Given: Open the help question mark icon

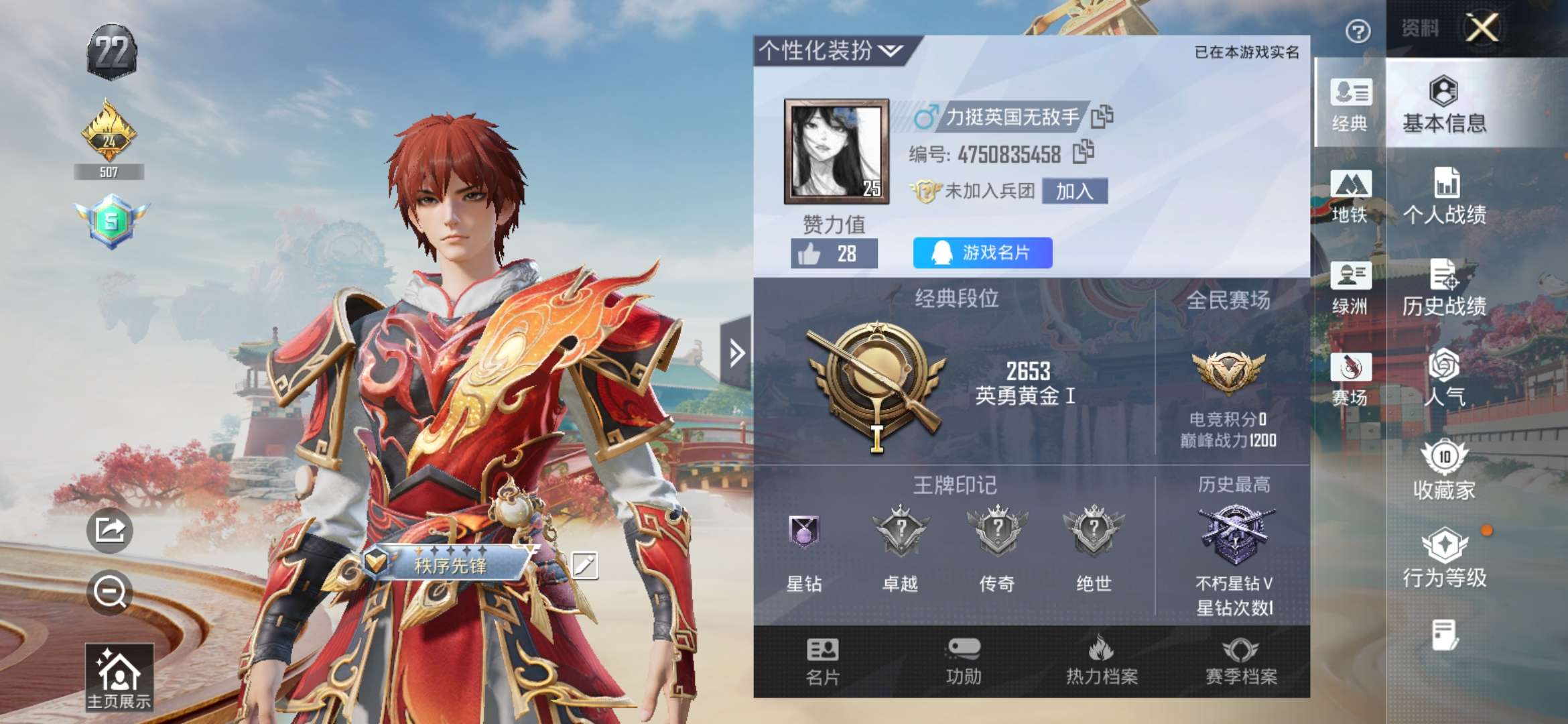Looking at the screenshot, I should tap(1358, 32).
